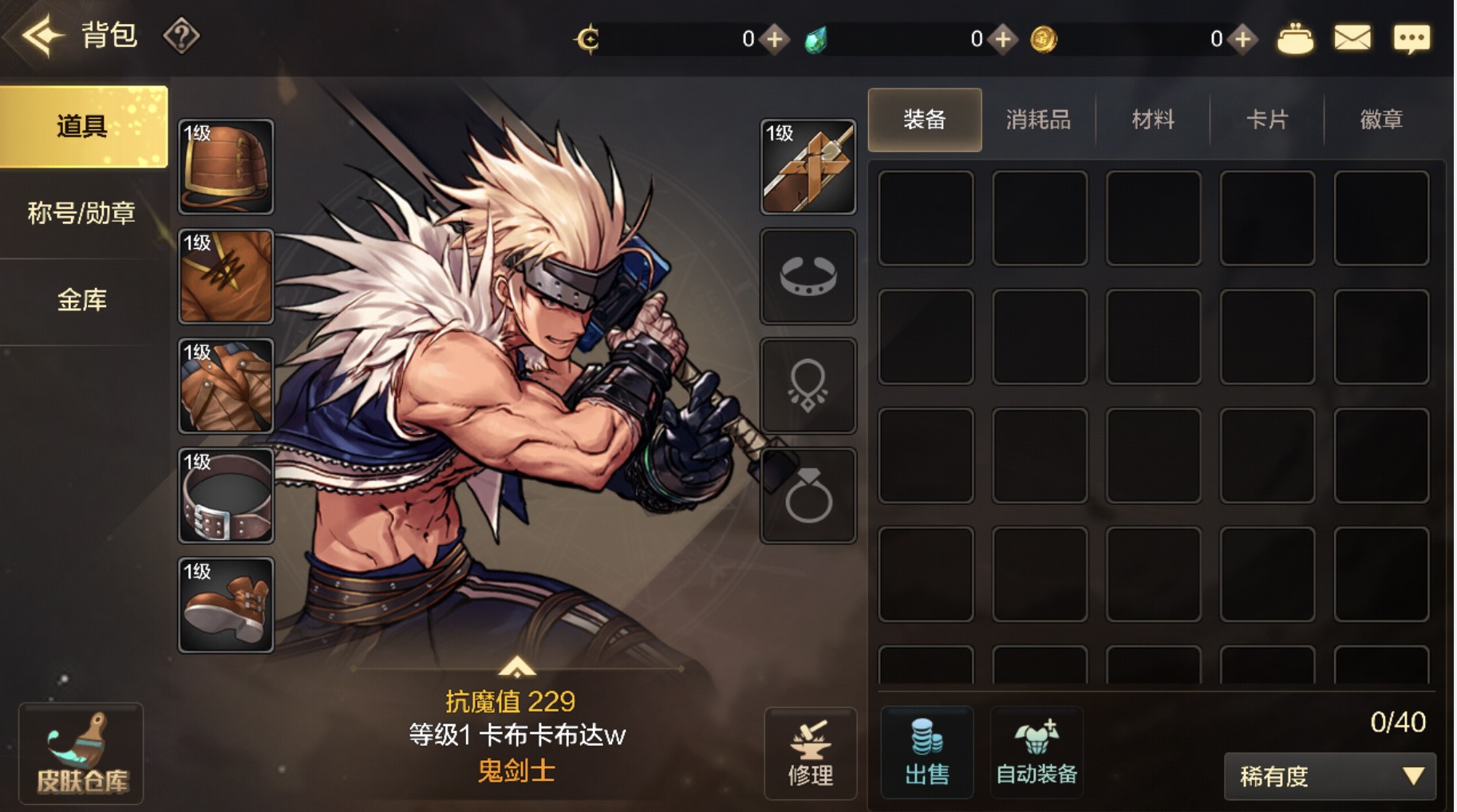Choose the empty necklace slot

pyautogui.click(x=807, y=386)
